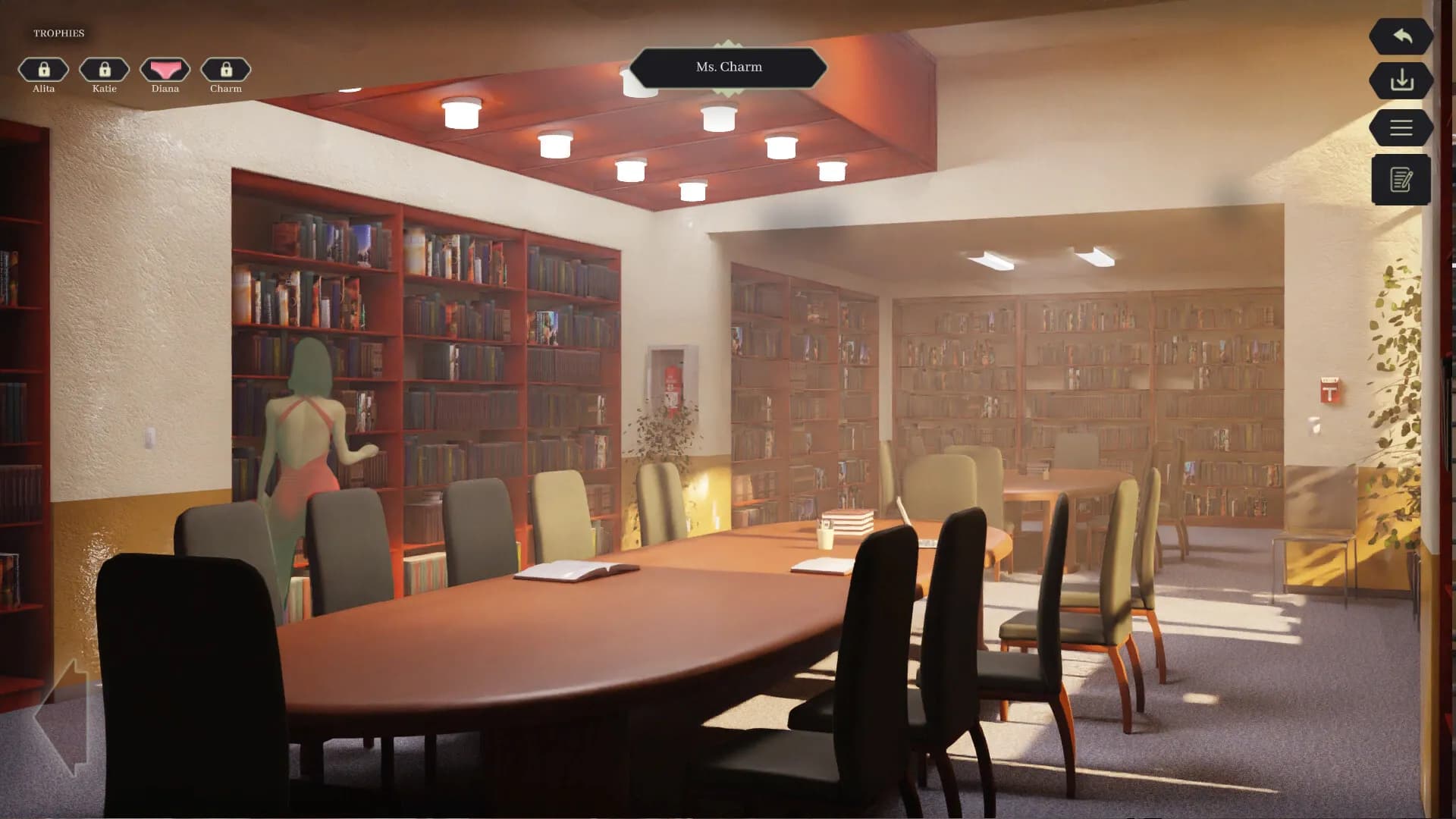Open the save/download icon

(x=1401, y=81)
